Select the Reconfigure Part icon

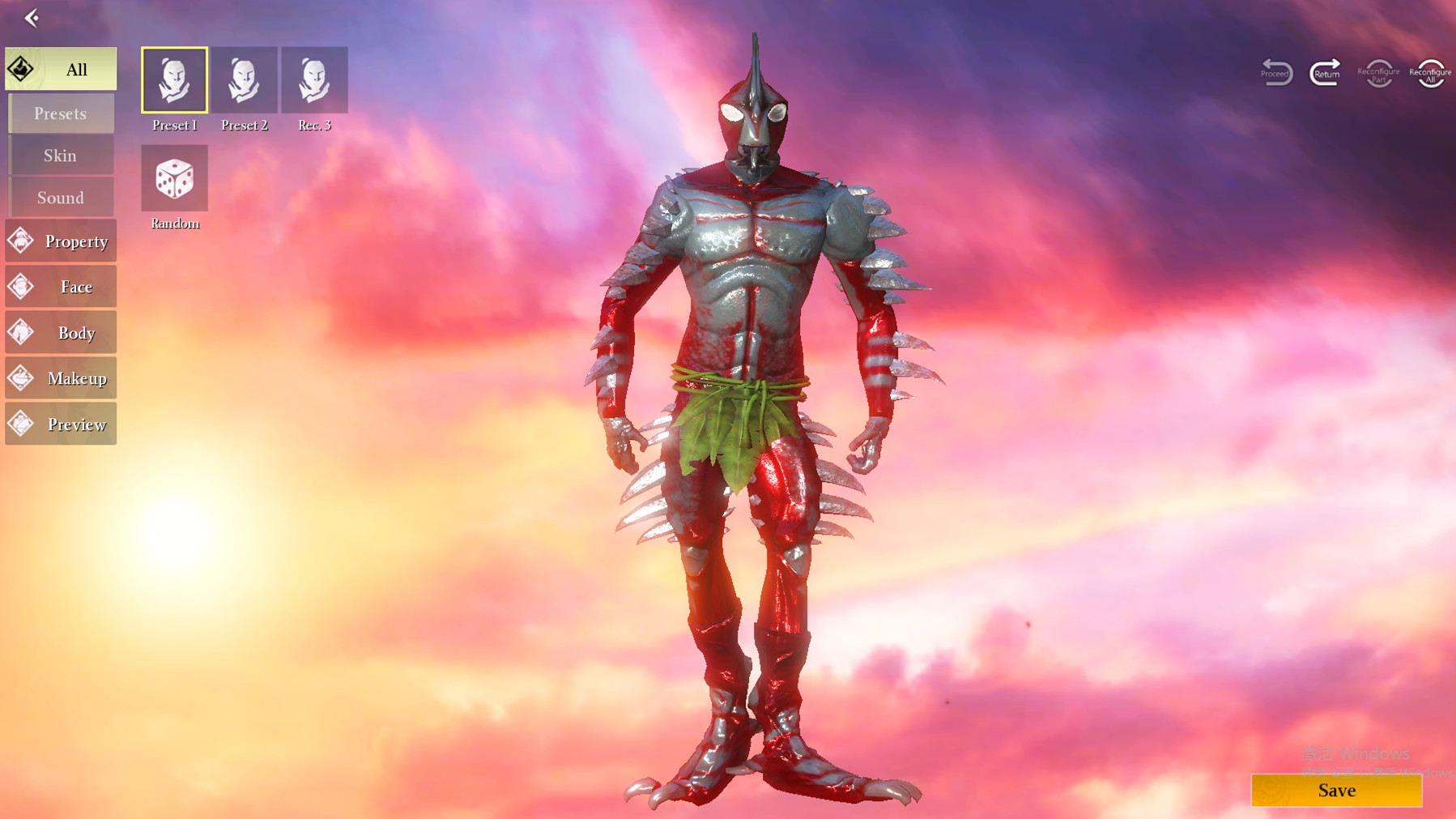1377,71
